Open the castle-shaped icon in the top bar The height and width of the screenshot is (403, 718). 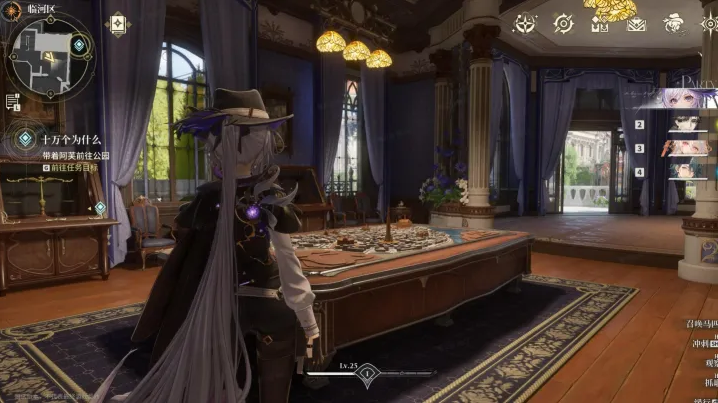point(600,24)
